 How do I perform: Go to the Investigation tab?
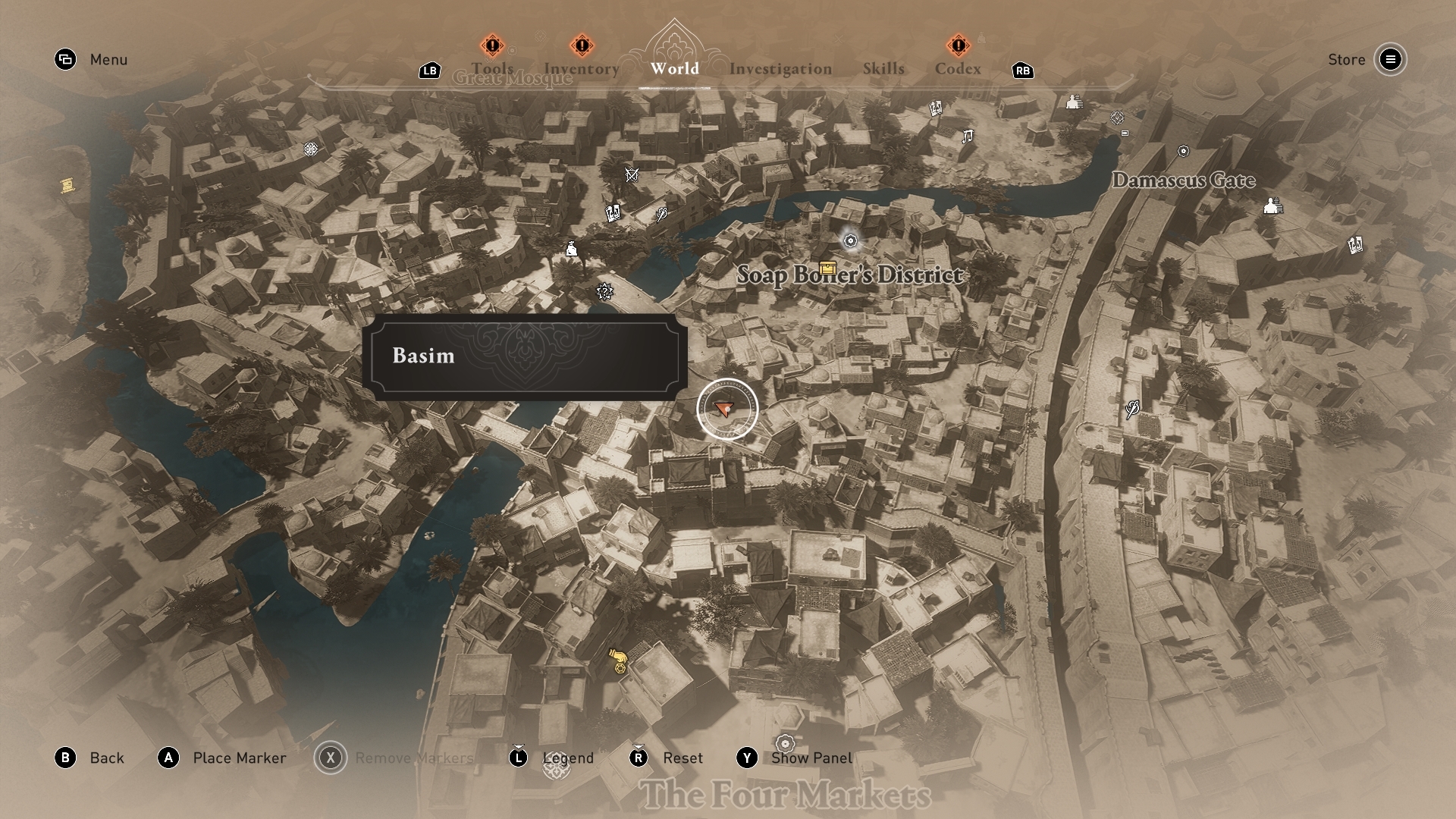coord(780,69)
